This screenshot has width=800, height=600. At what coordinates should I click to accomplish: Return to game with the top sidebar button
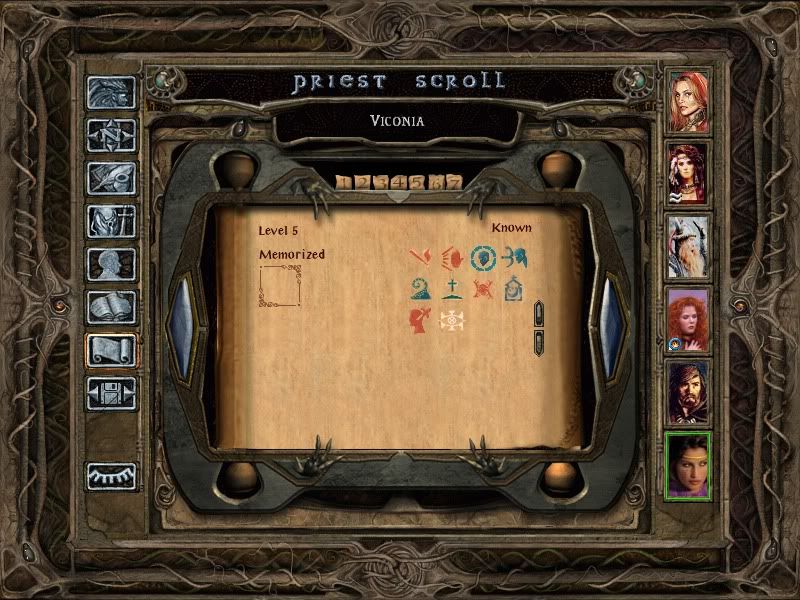[x=112, y=92]
